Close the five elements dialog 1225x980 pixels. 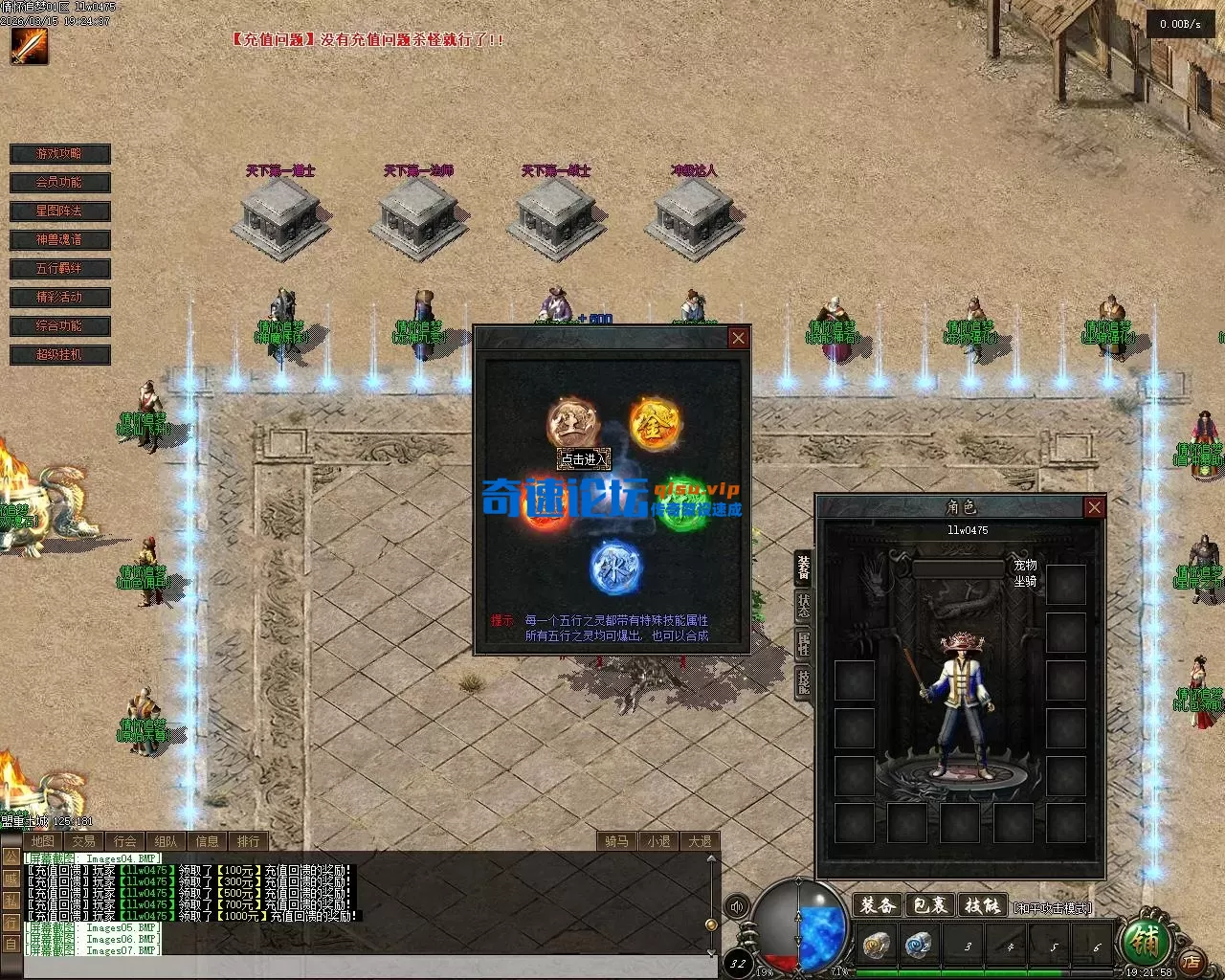pos(738,338)
